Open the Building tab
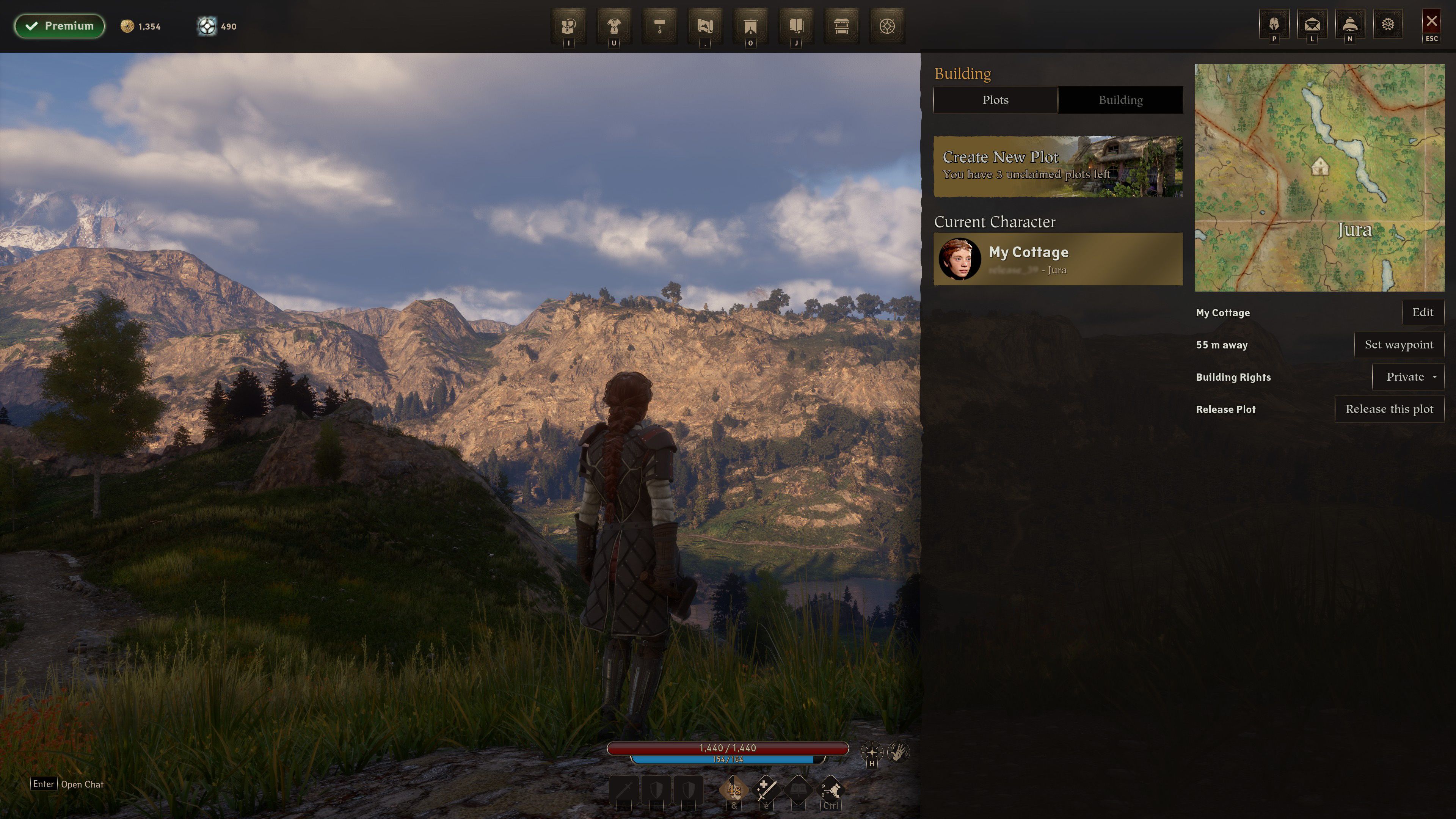This screenshot has width=1456, height=819. point(1120,100)
